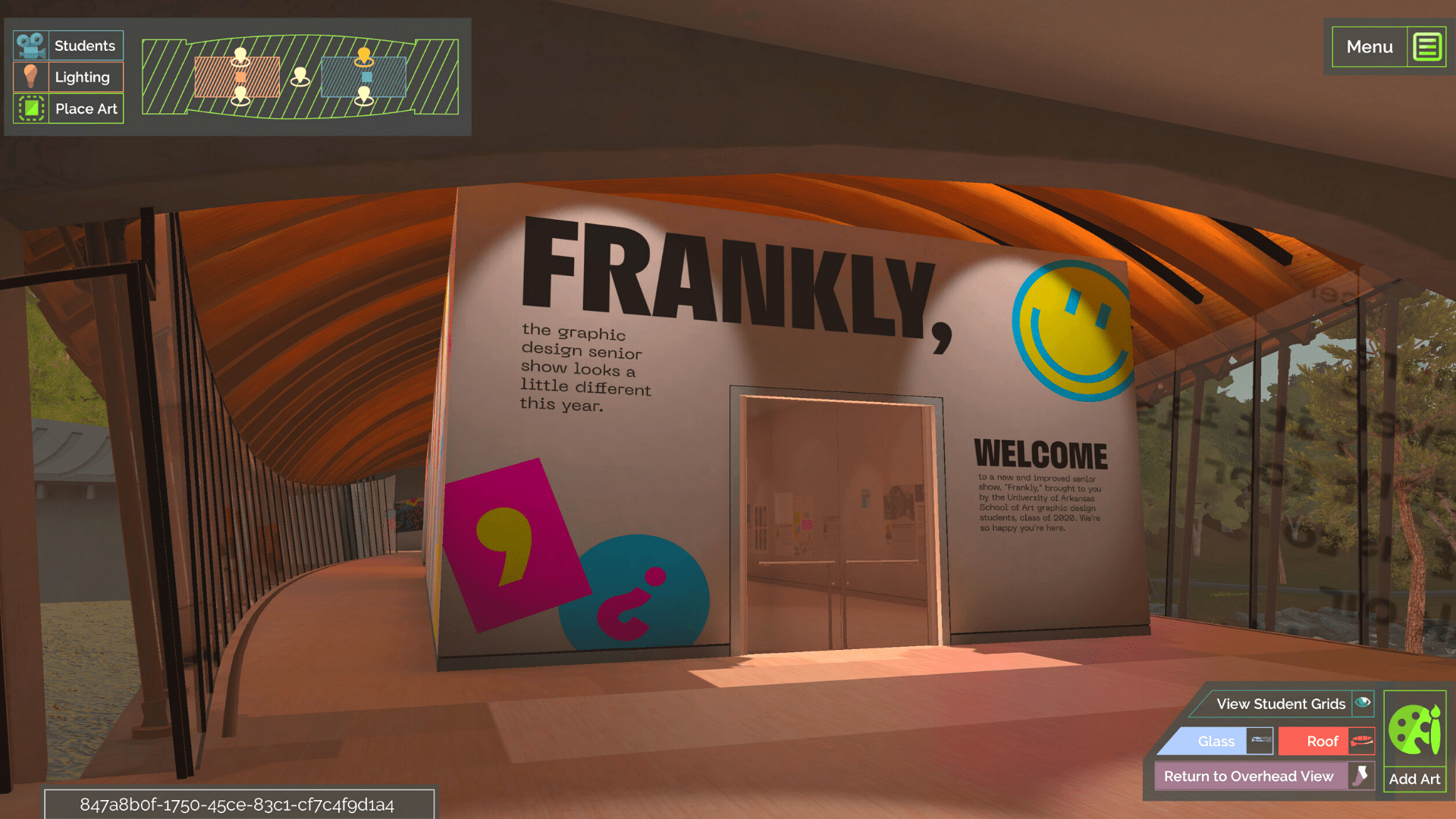Click the Place Art framed-artwork icon
The width and height of the screenshot is (1456, 819).
[30, 108]
